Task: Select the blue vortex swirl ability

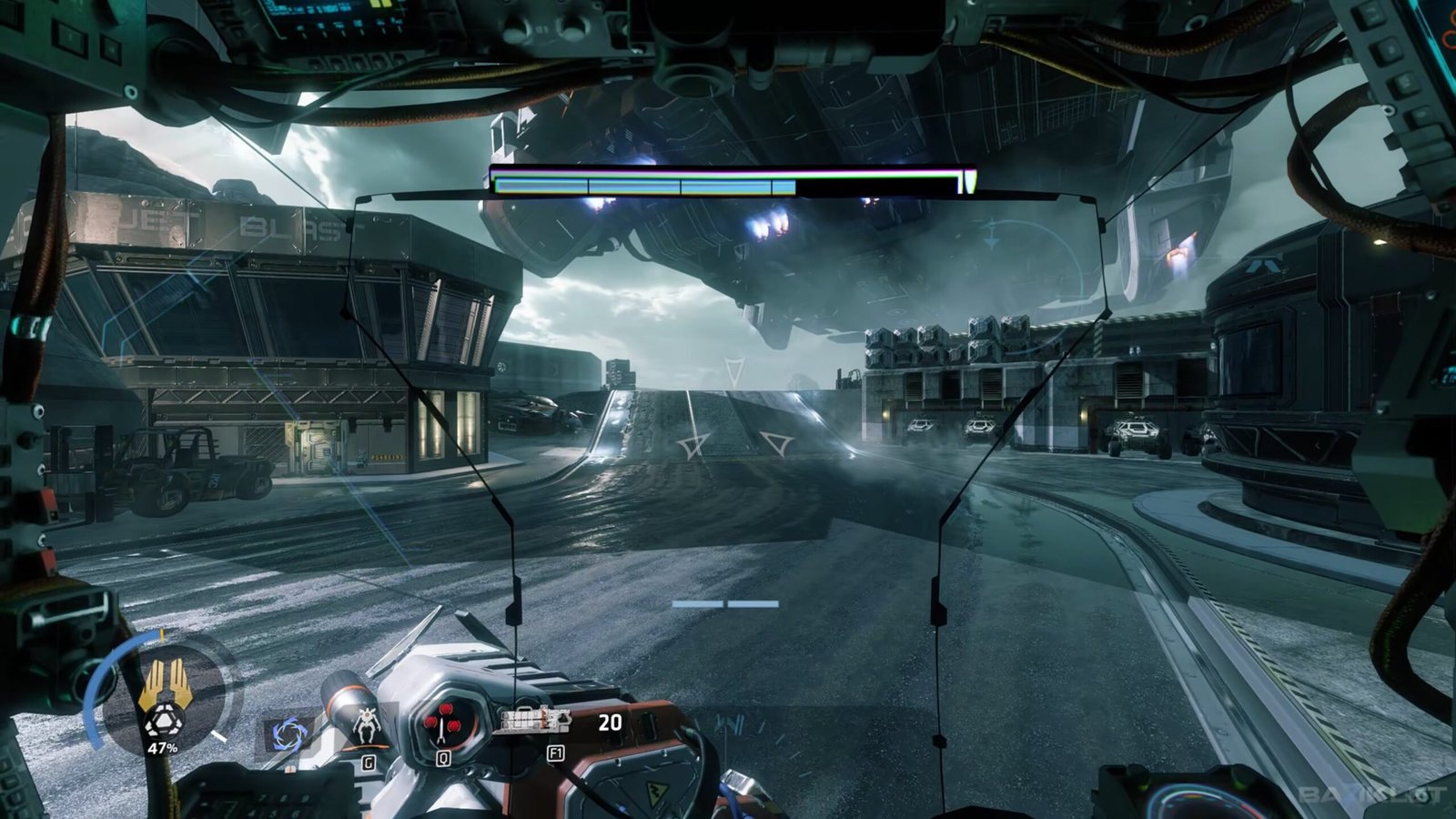Action: point(289,733)
